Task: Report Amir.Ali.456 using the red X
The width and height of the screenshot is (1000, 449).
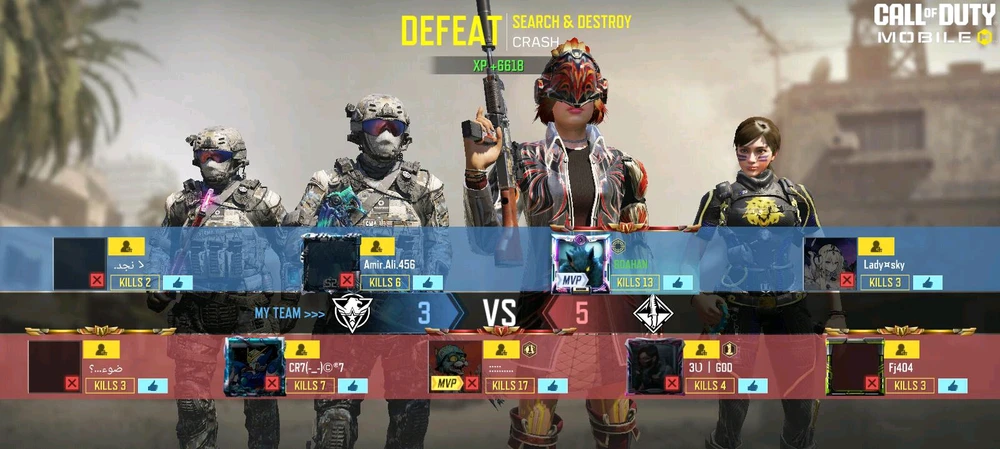Action: [346, 281]
